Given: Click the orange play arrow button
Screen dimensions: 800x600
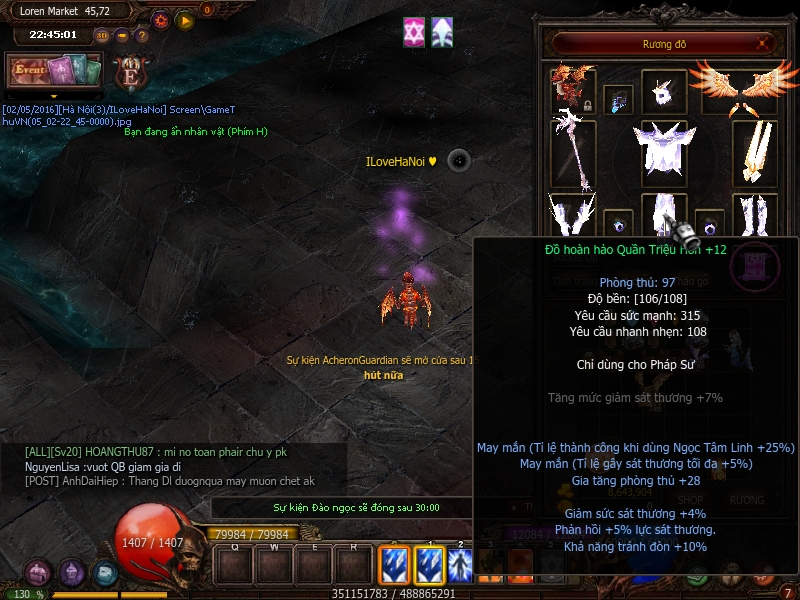Looking at the screenshot, I should point(184,19).
